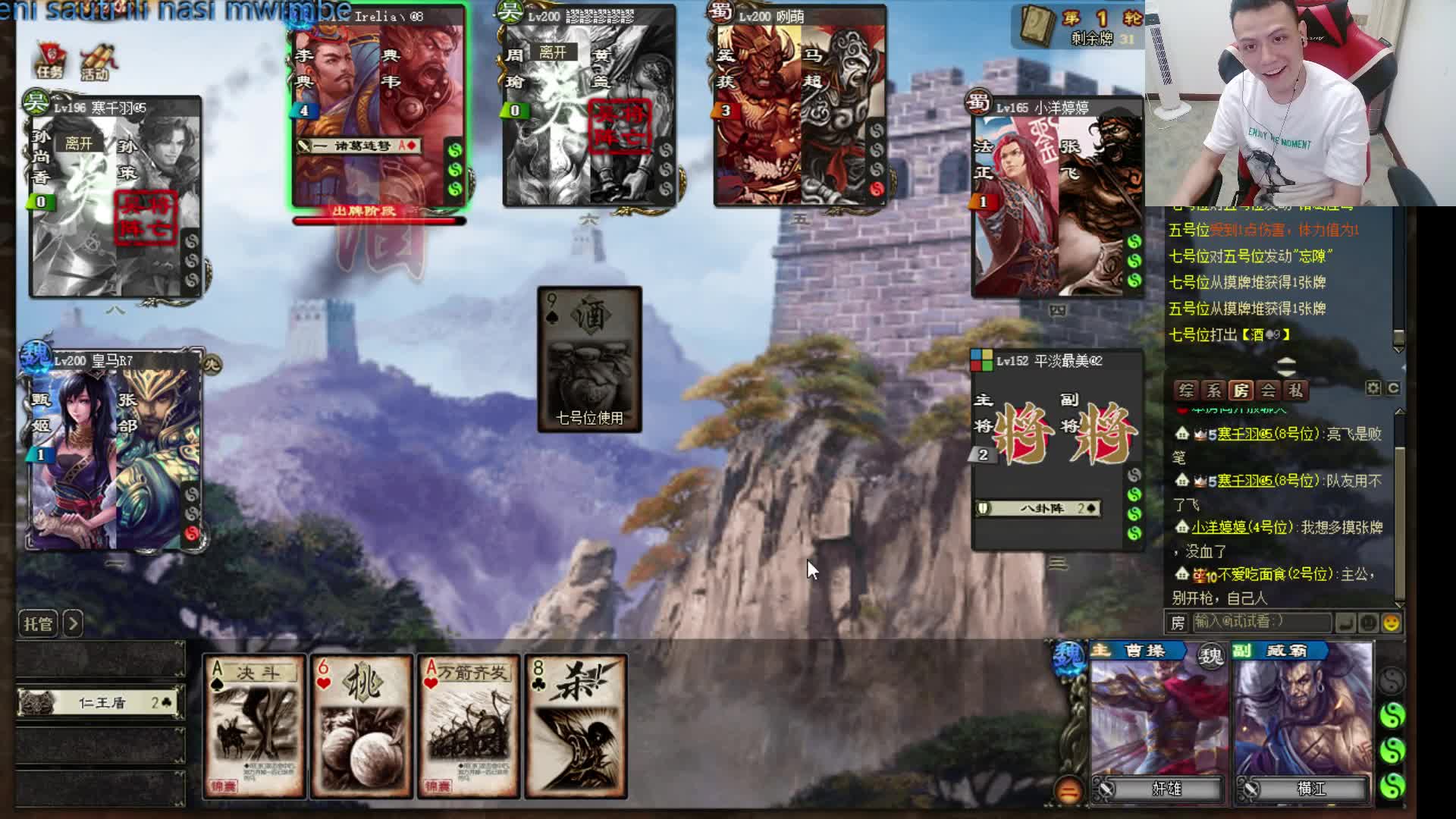Viewport: 1456px width, 819px height.
Task: Open the 任务 quest menu
Action: coord(50,61)
